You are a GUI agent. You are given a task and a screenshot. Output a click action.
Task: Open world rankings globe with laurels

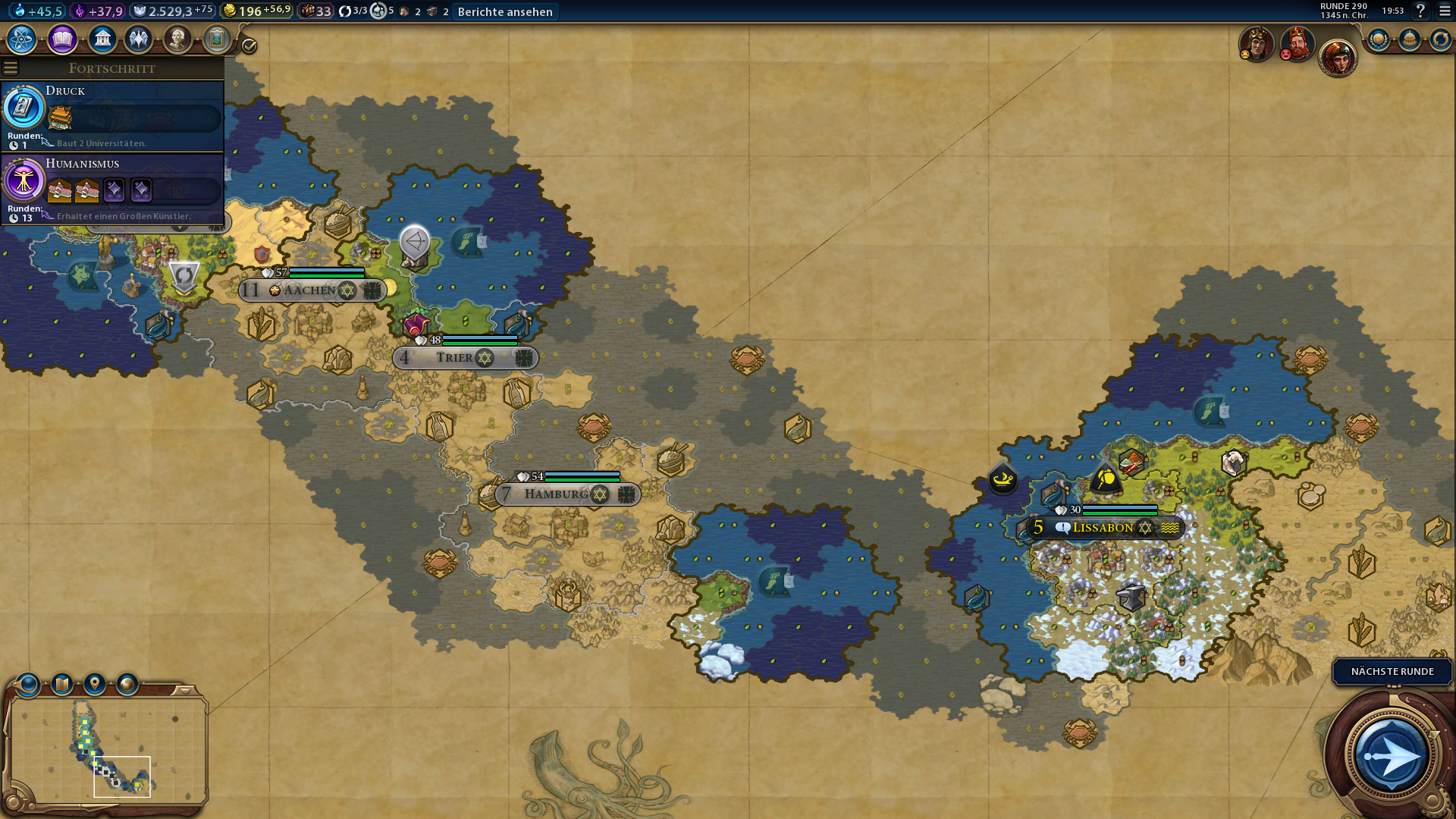click(1379, 39)
